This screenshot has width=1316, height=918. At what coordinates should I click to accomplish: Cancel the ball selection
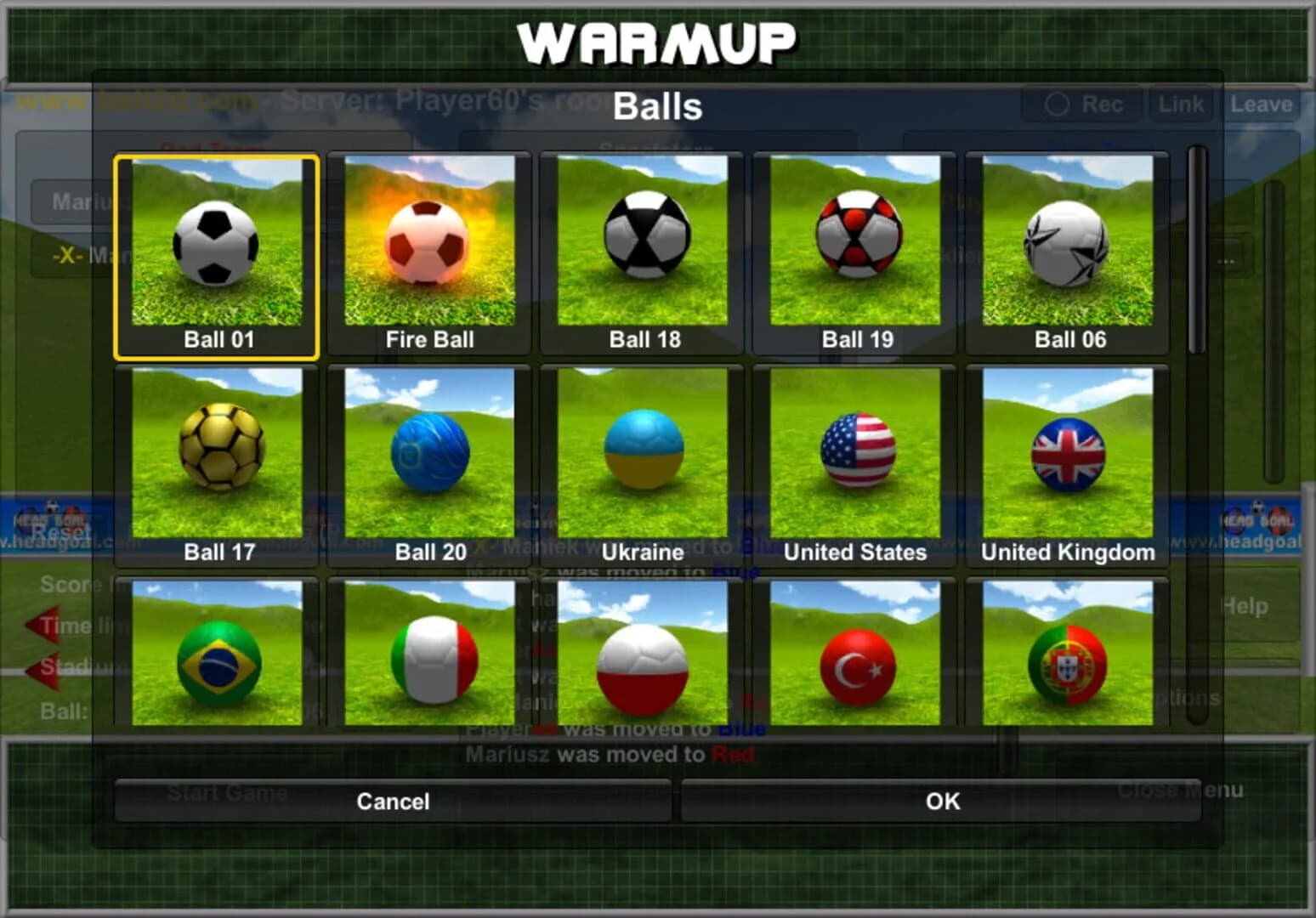pyautogui.click(x=393, y=801)
